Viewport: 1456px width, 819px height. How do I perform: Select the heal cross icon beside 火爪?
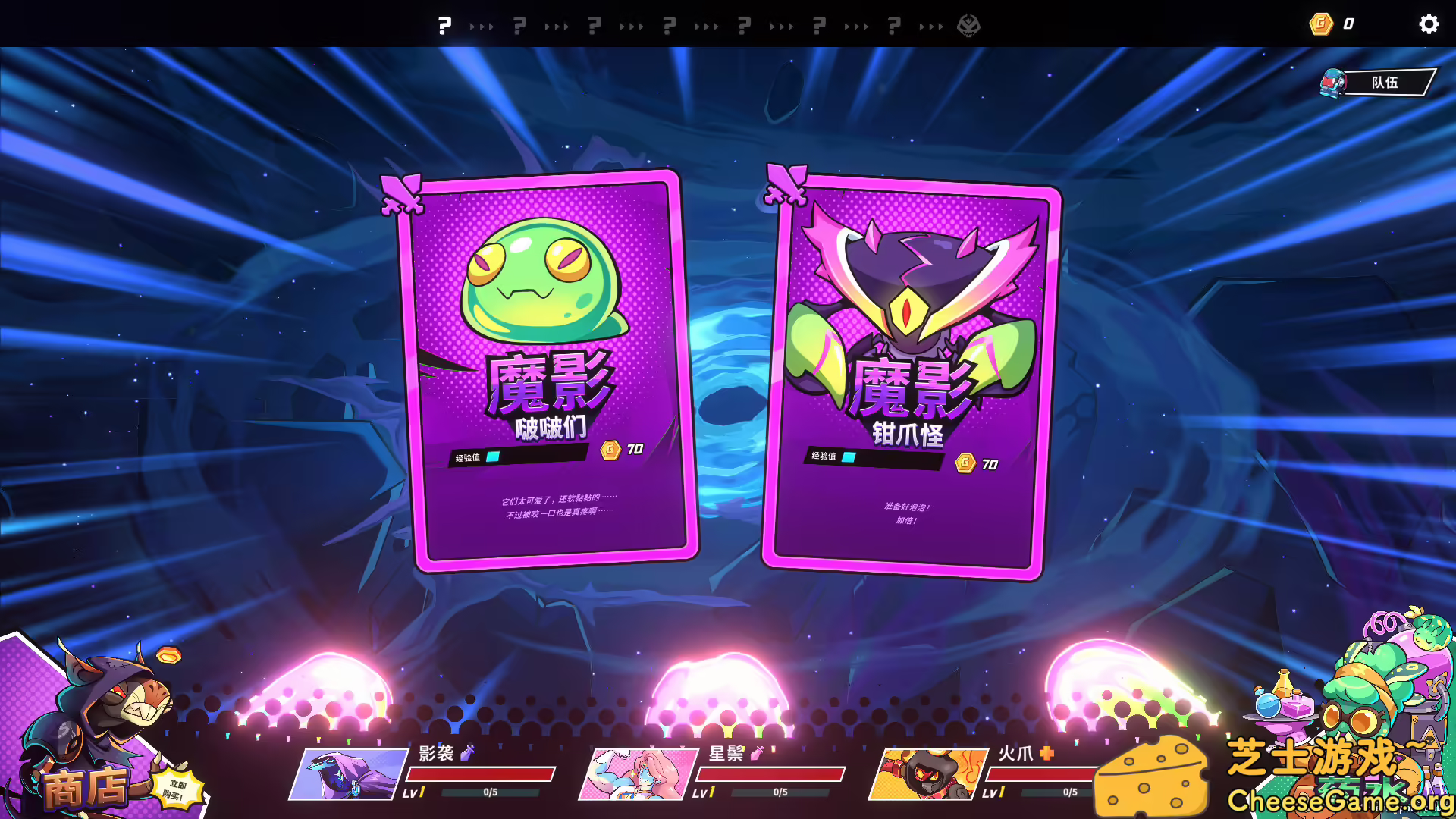pyautogui.click(x=1047, y=755)
